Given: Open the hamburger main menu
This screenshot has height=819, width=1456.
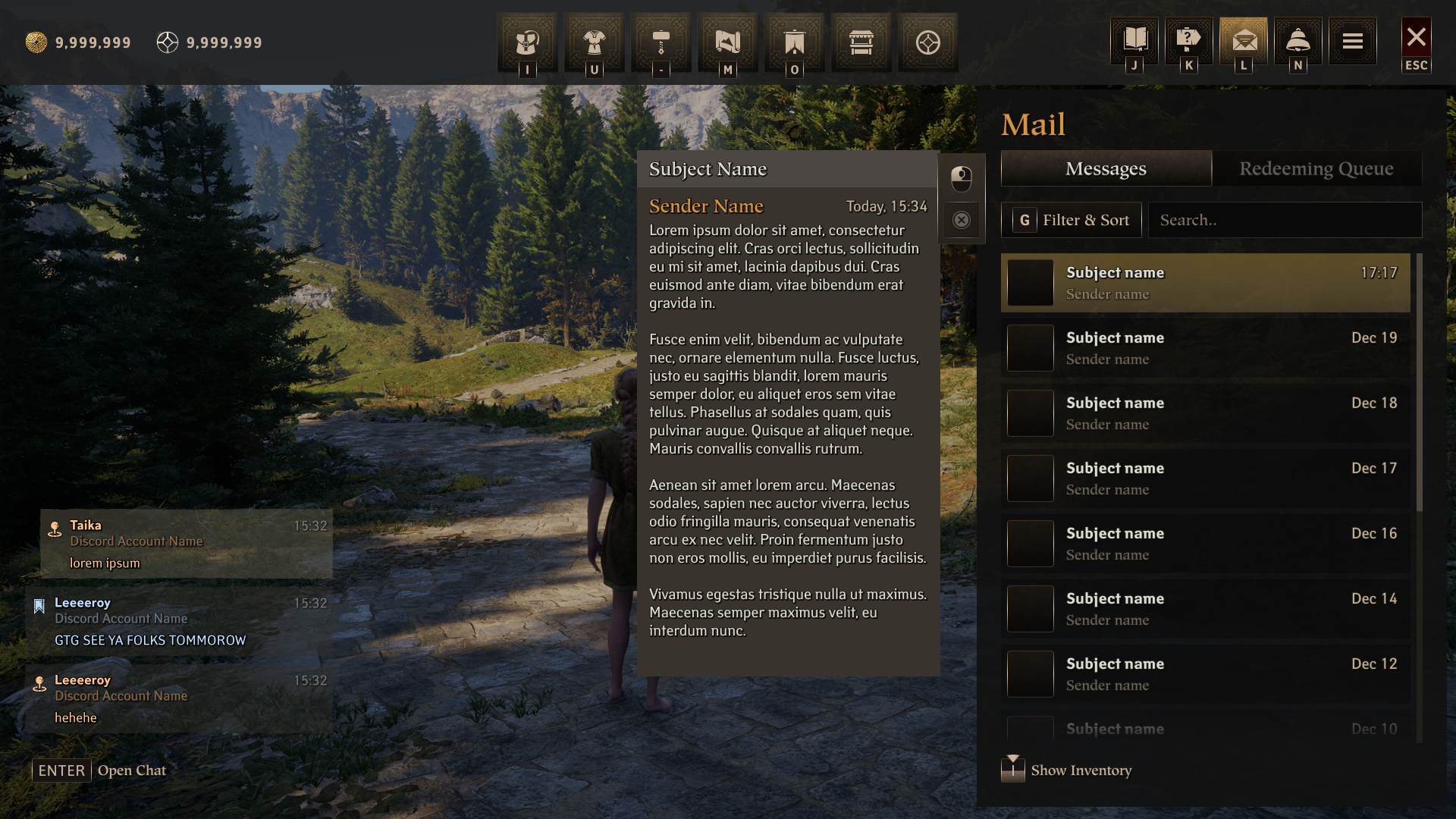Looking at the screenshot, I should pos(1352,41).
